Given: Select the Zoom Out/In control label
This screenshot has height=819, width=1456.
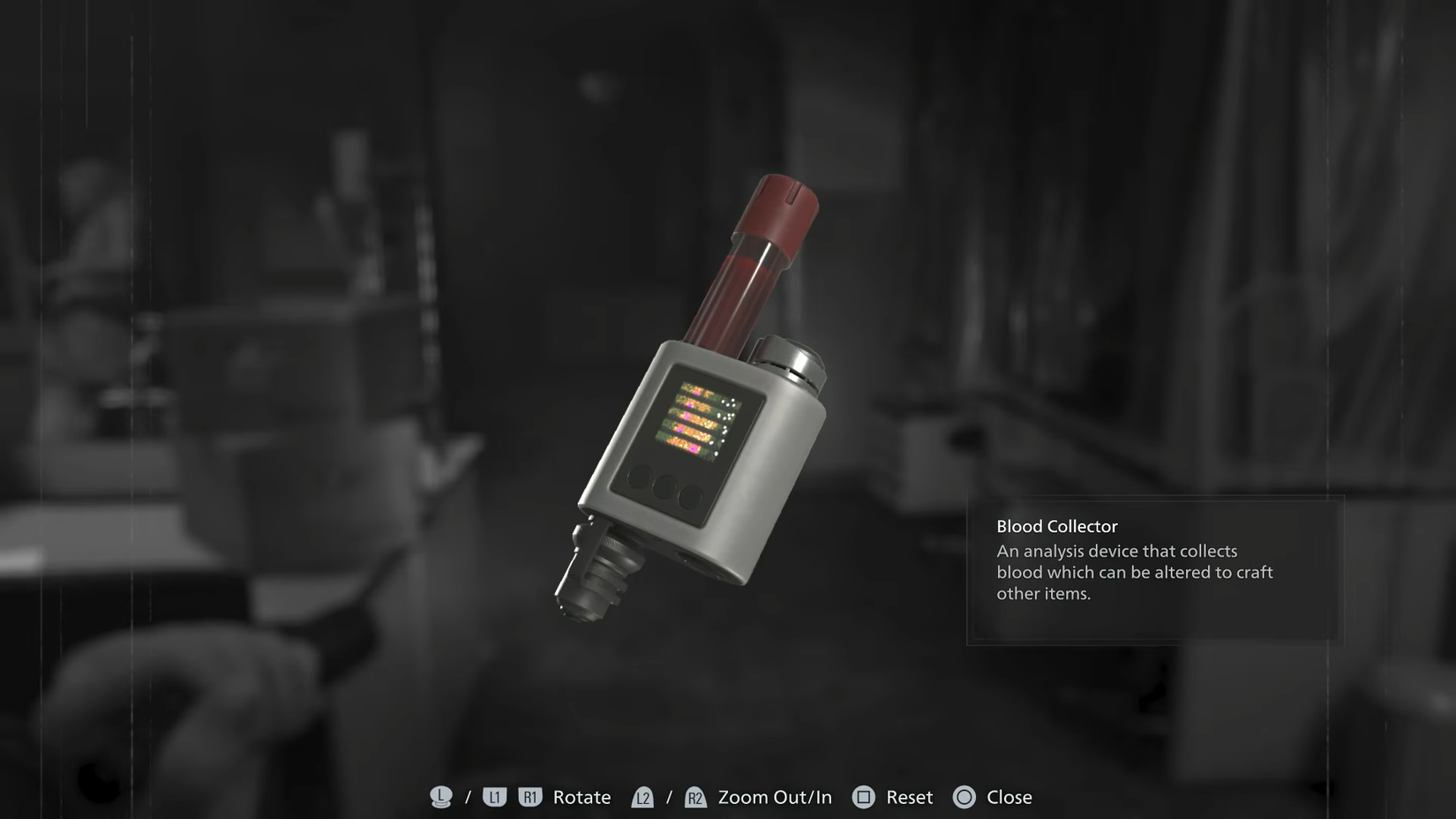Looking at the screenshot, I should click(x=774, y=797).
